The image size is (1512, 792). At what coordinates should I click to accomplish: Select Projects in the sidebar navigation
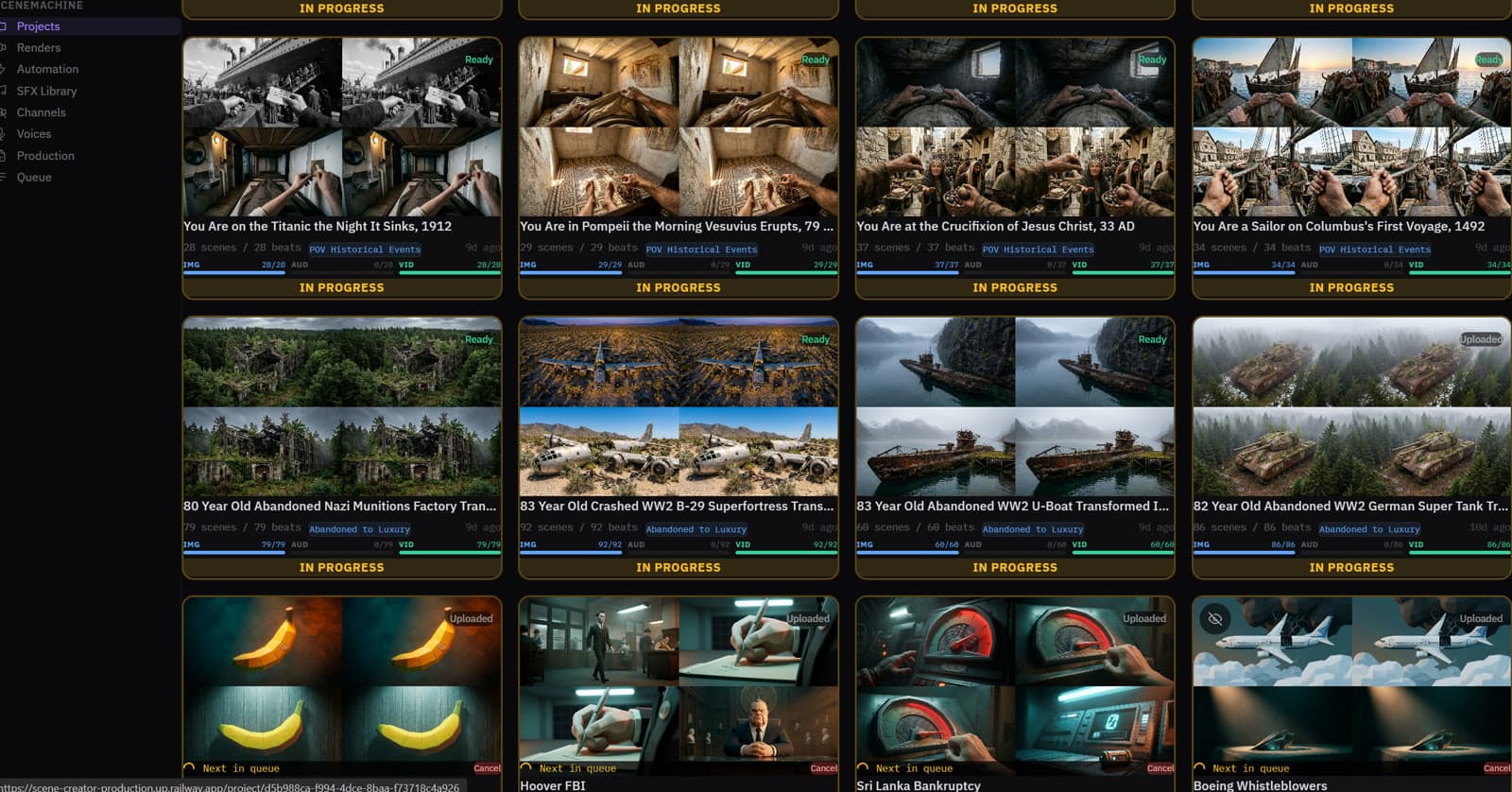[38, 26]
